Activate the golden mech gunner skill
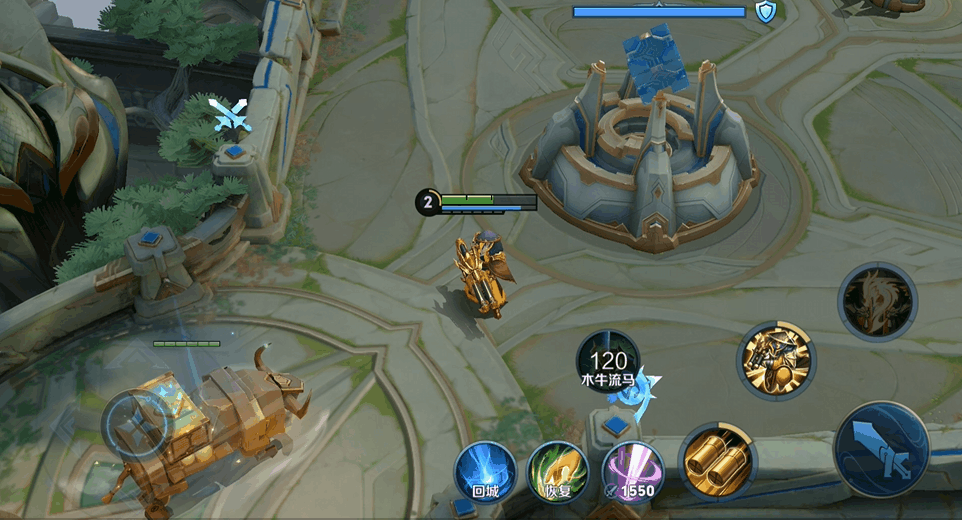The width and height of the screenshot is (962, 520). click(x=776, y=360)
